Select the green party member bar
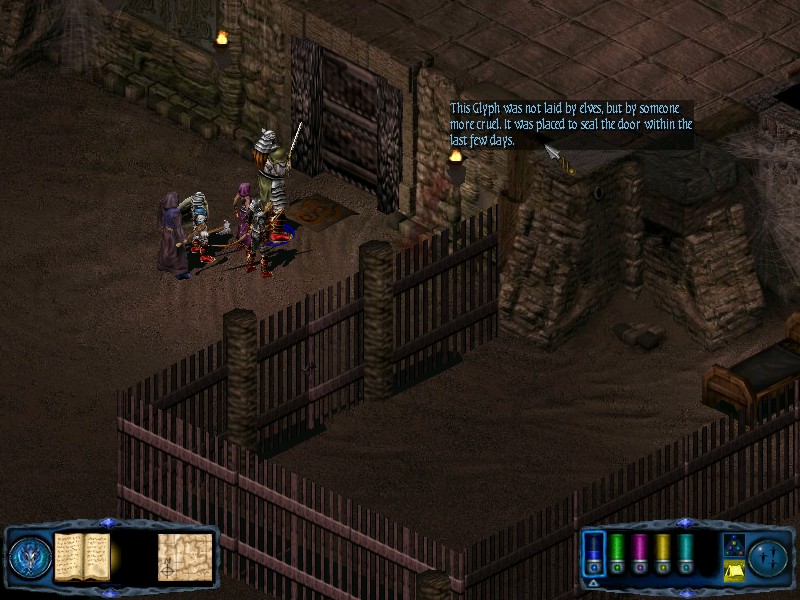The image size is (800, 600). [618, 553]
